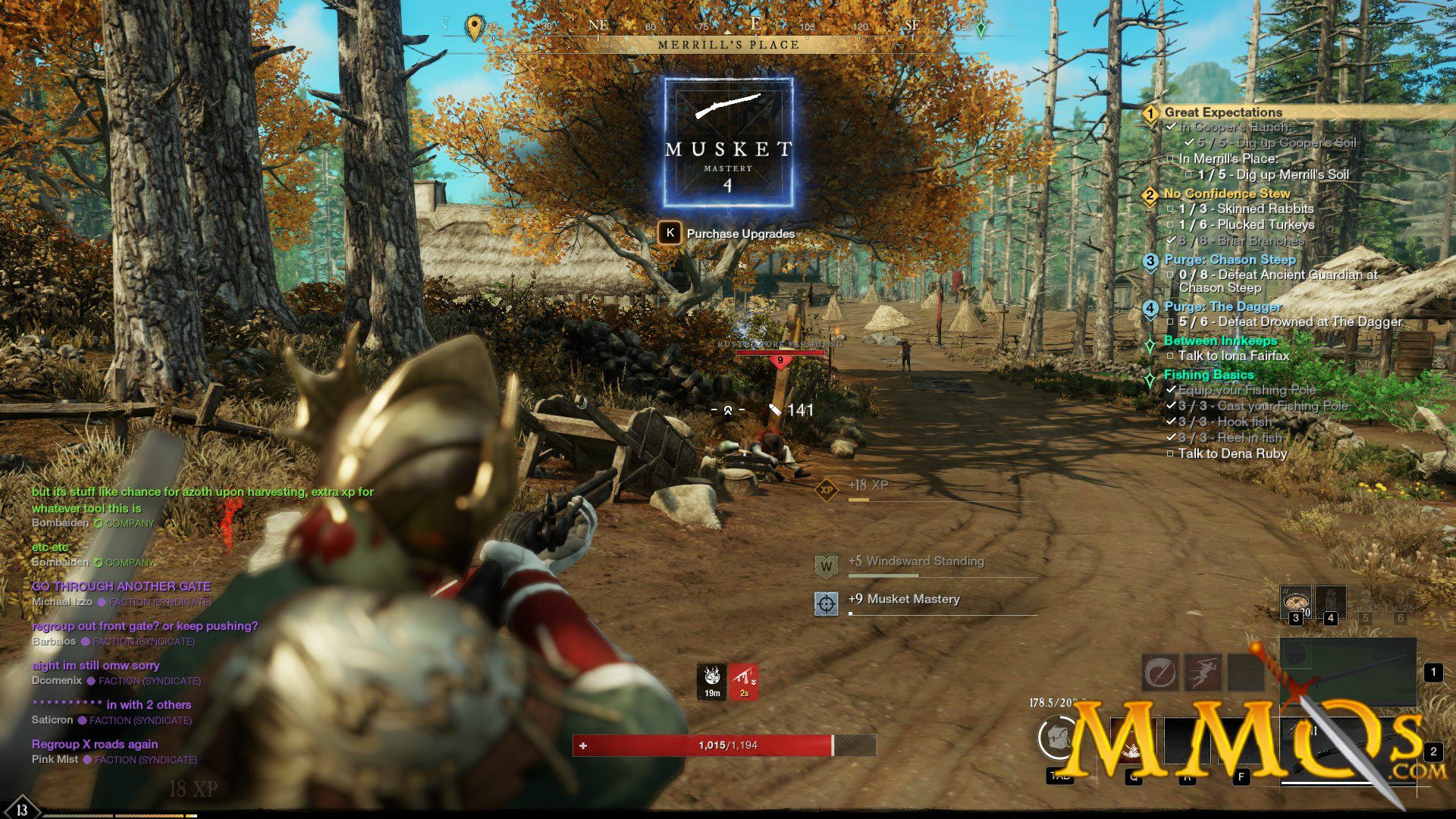Click the 'Regroup X roads again' chat message
Viewport: 1456px width, 819px height.
[95, 744]
